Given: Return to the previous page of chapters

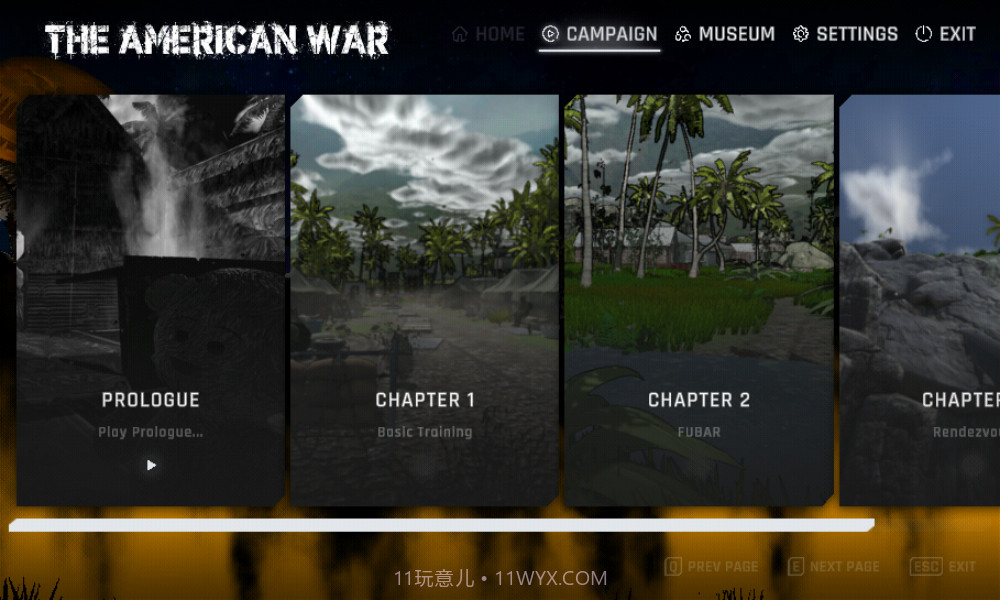Looking at the screenshot, I should (711, 567).
